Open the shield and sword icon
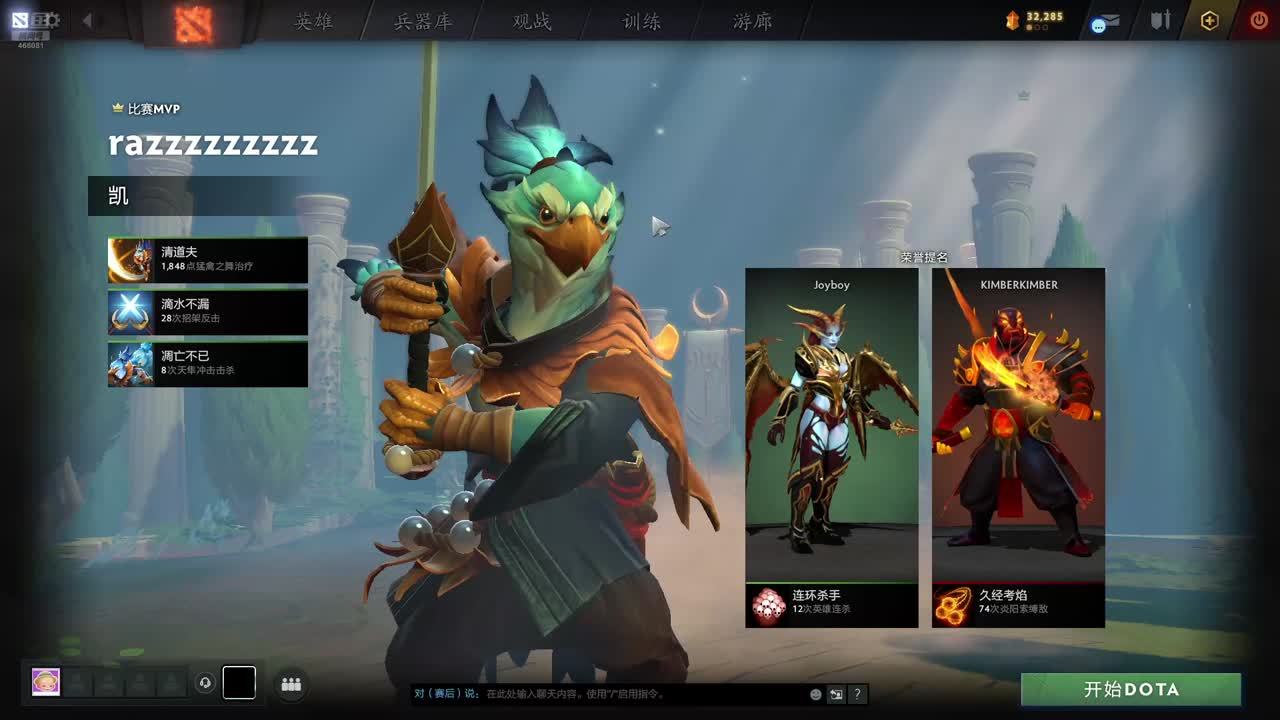The height and width of the screenshot is (720, 1280). click(x=1160, y=20)
